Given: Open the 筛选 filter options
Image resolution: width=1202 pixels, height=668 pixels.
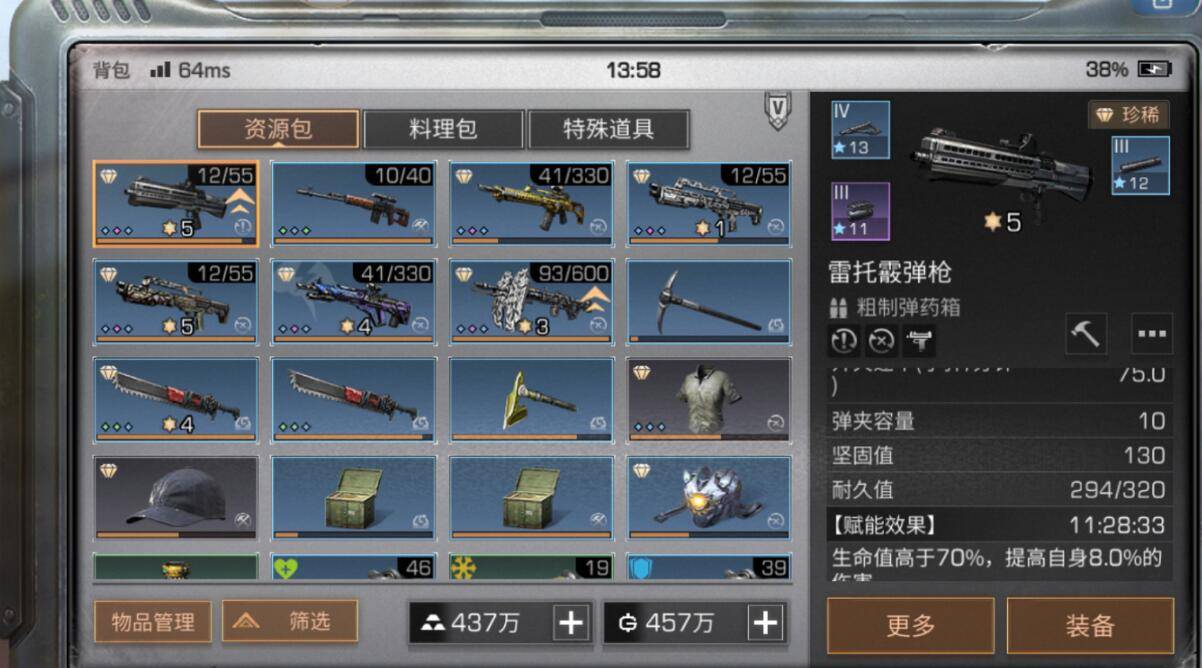Looking at the screenshot, I should [x=290, y=622].
